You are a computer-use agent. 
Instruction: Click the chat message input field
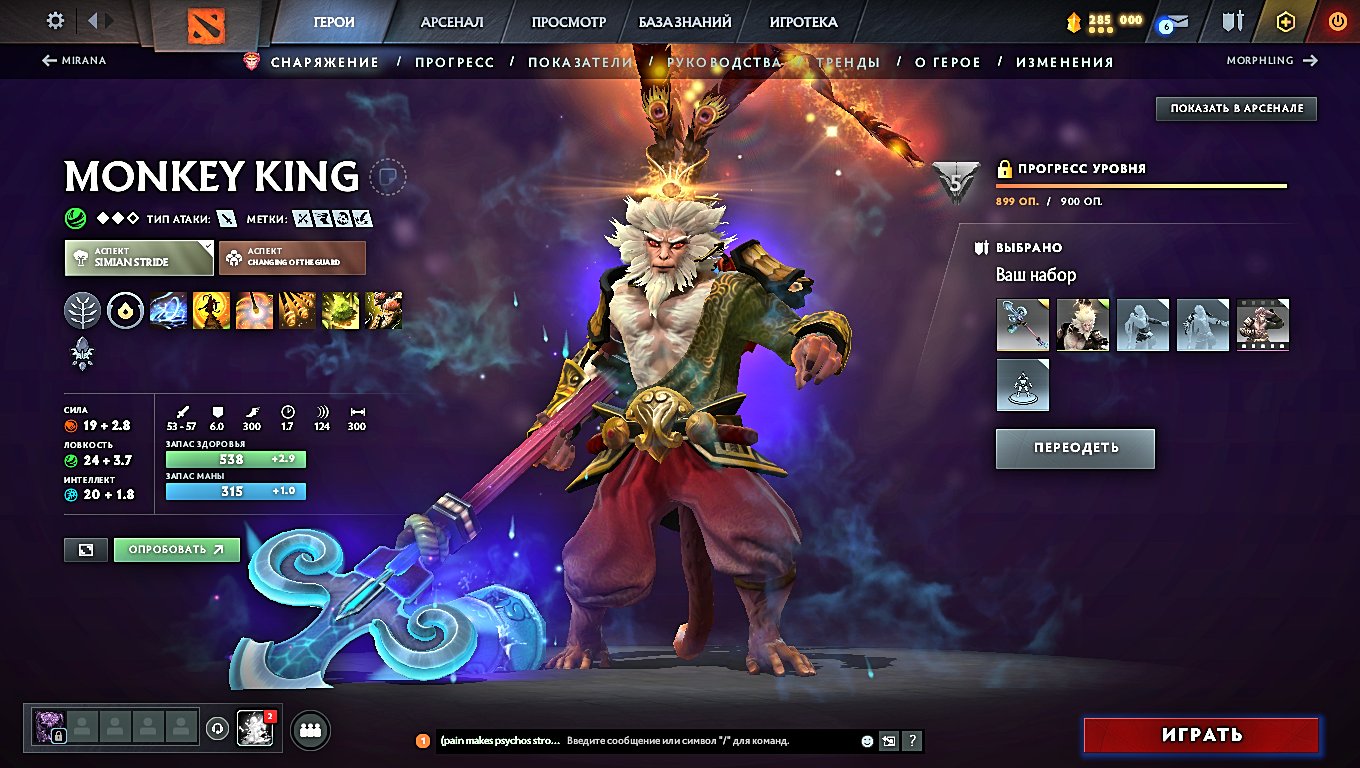[710, 741]
